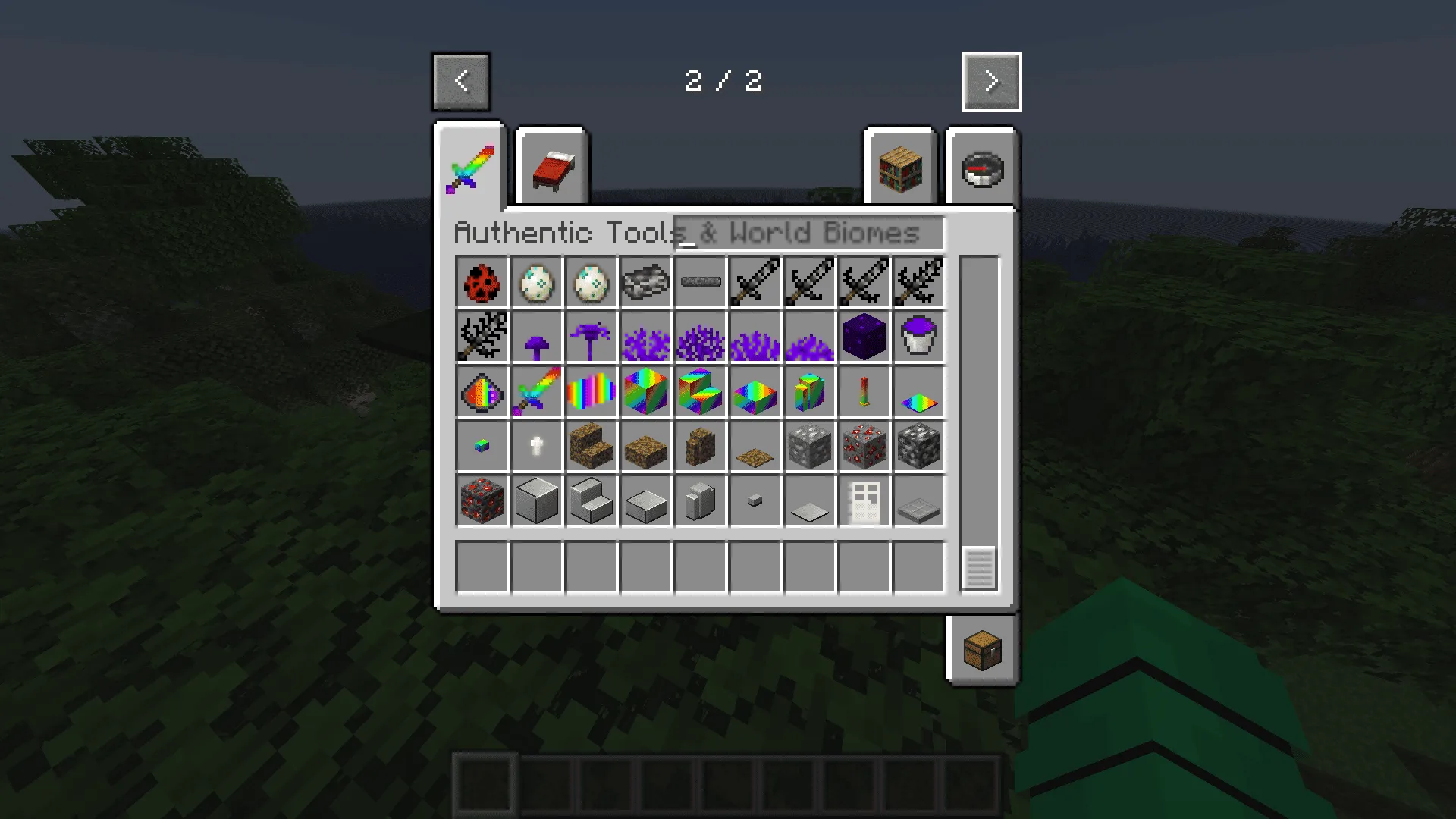Pick the ladybug spawn egg

point(482,281)
